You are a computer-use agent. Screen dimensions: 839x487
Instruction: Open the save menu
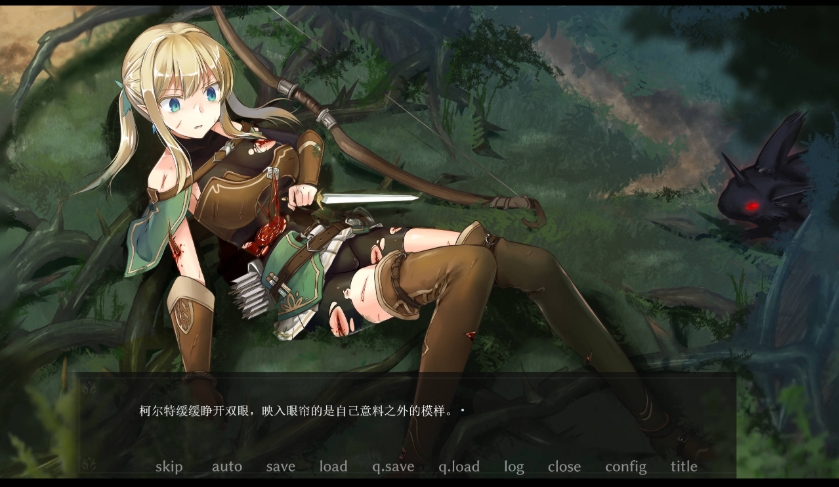pos(281,466)
